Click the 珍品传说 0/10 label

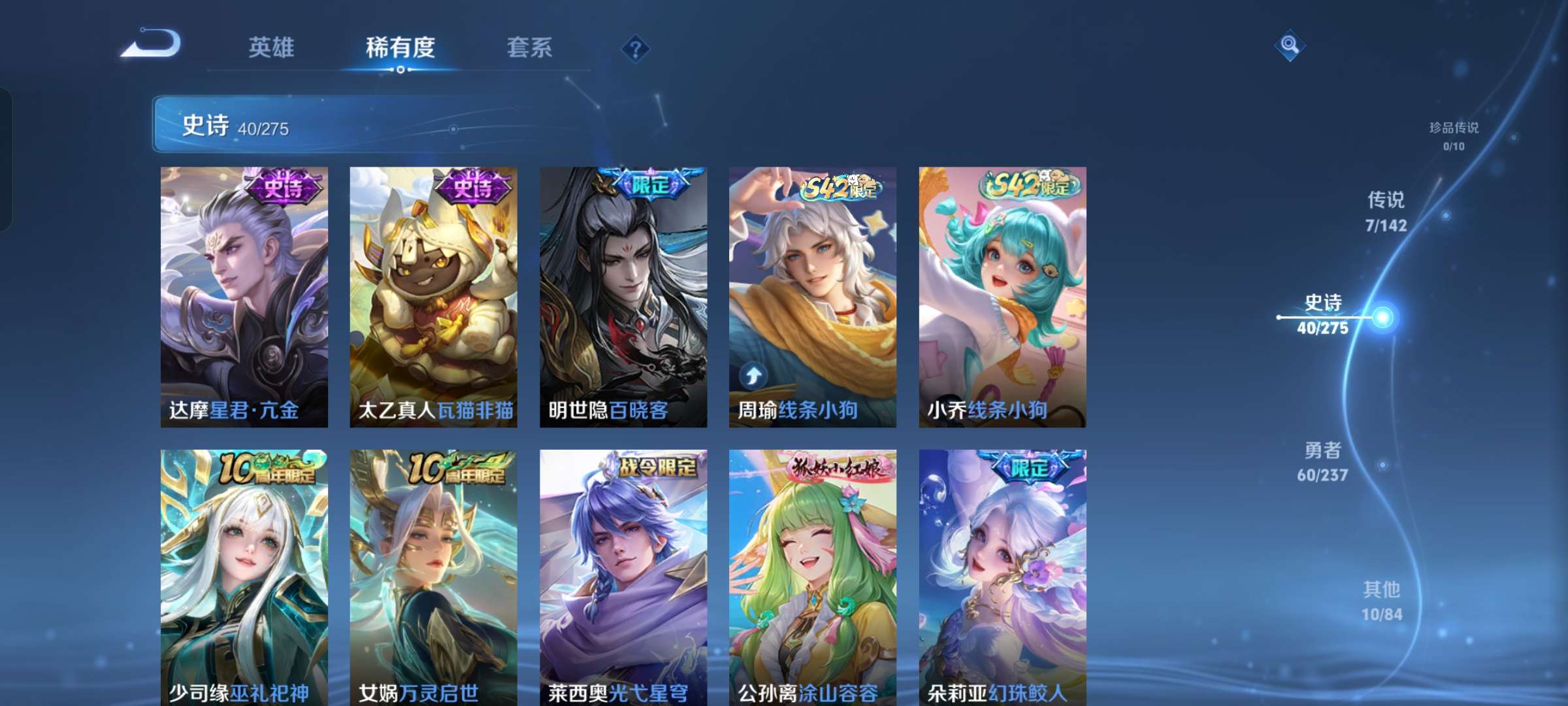click(1456, 136)
